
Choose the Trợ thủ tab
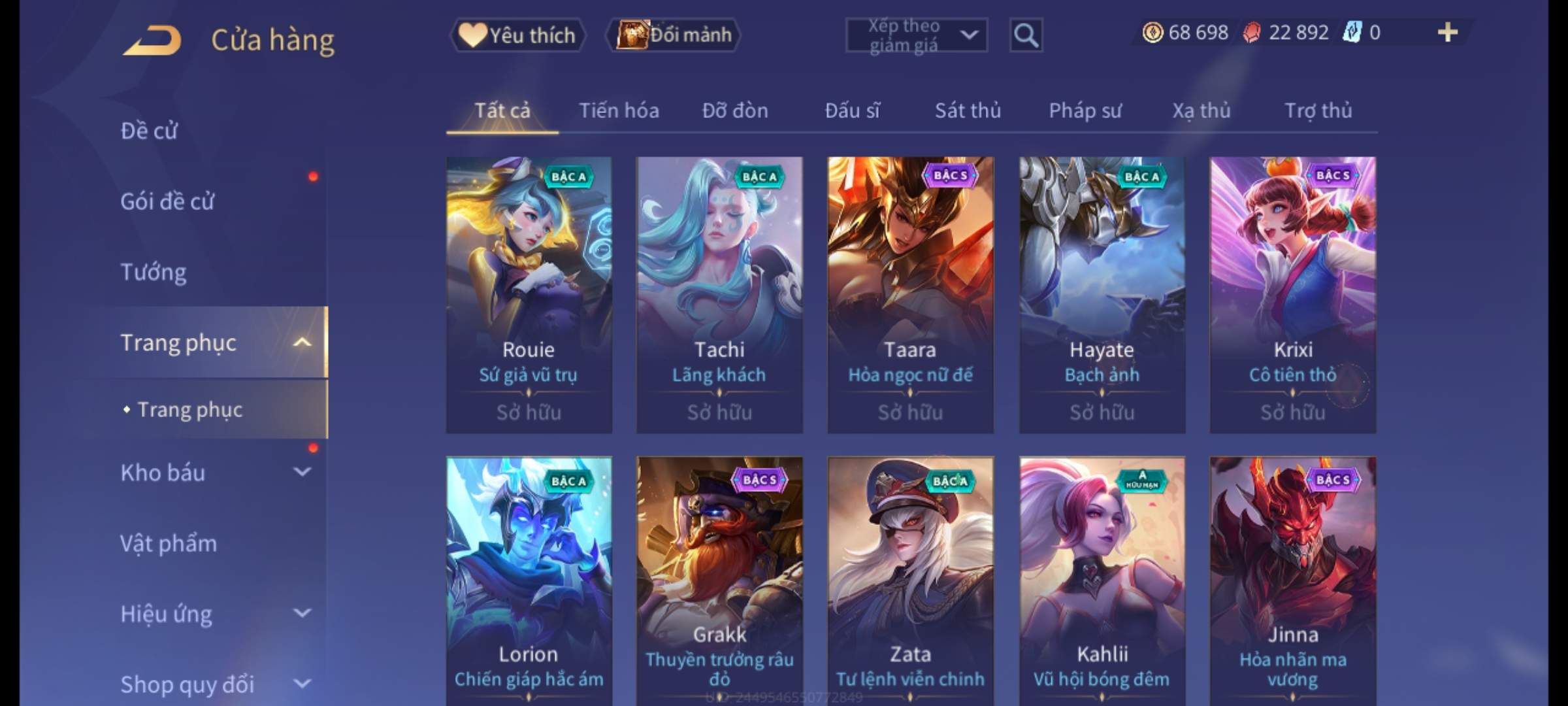tap(1318, 111)
